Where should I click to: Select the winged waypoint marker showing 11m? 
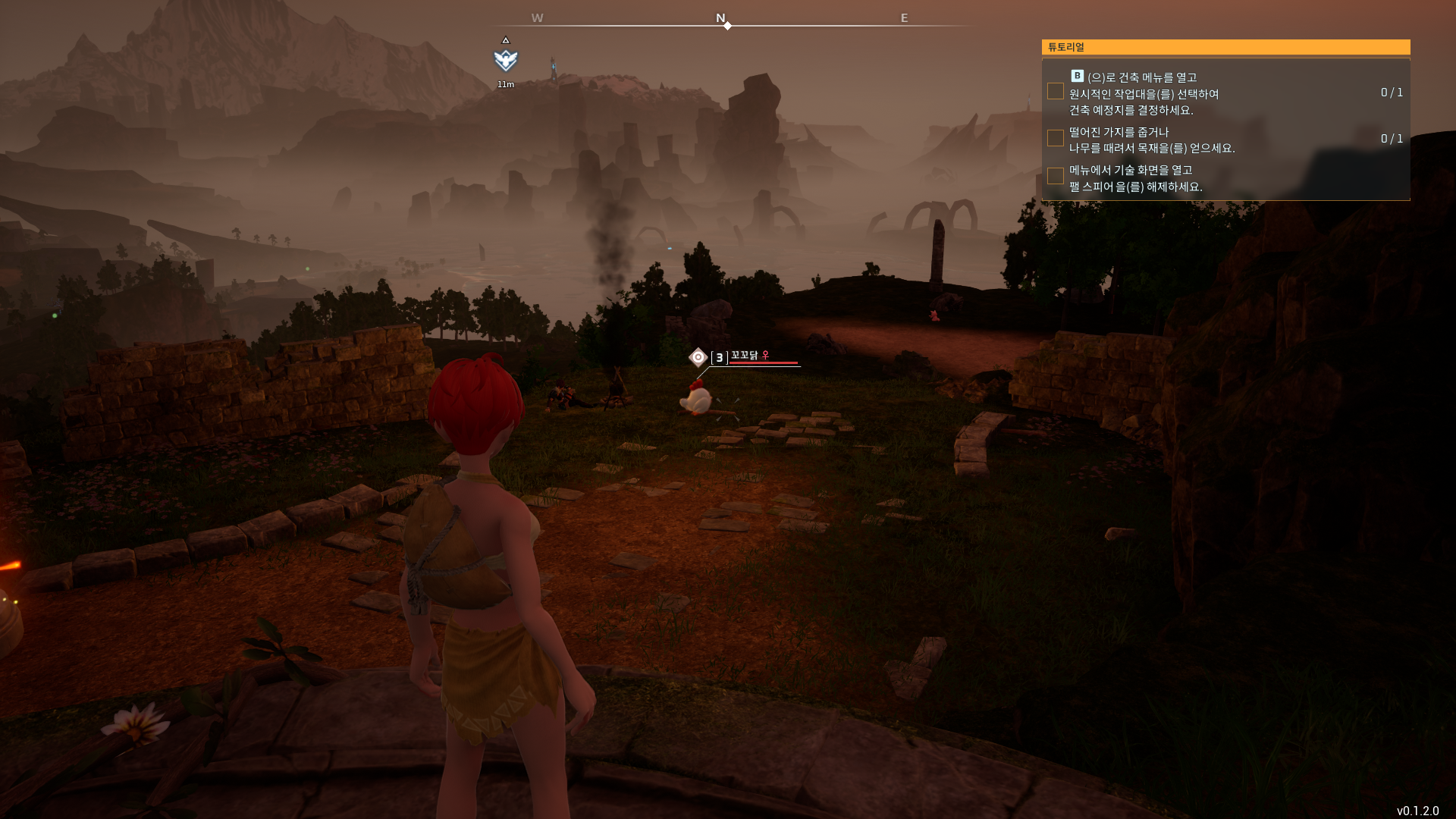coord(506,60)
